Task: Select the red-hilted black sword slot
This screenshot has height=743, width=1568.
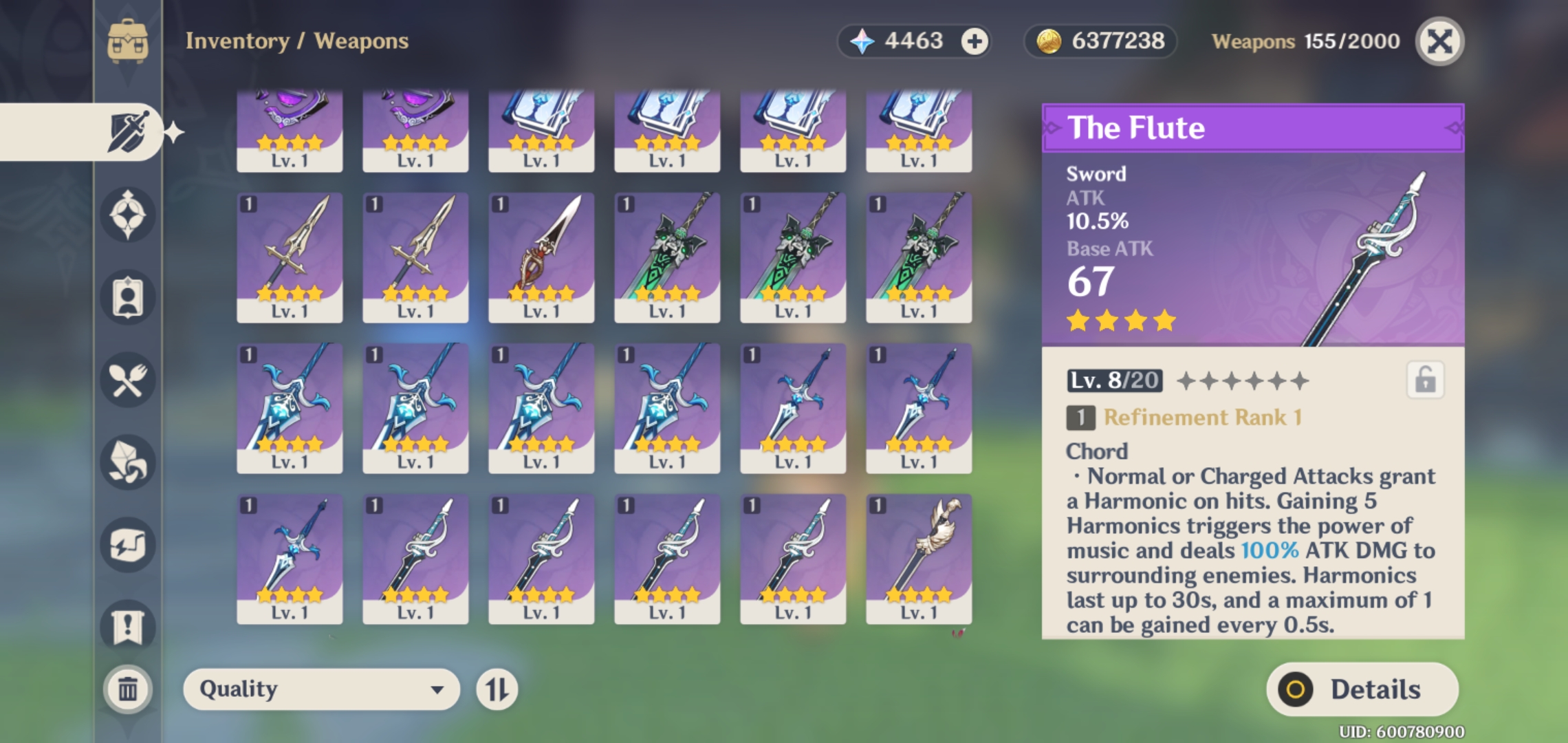Action: pos(541,257)
